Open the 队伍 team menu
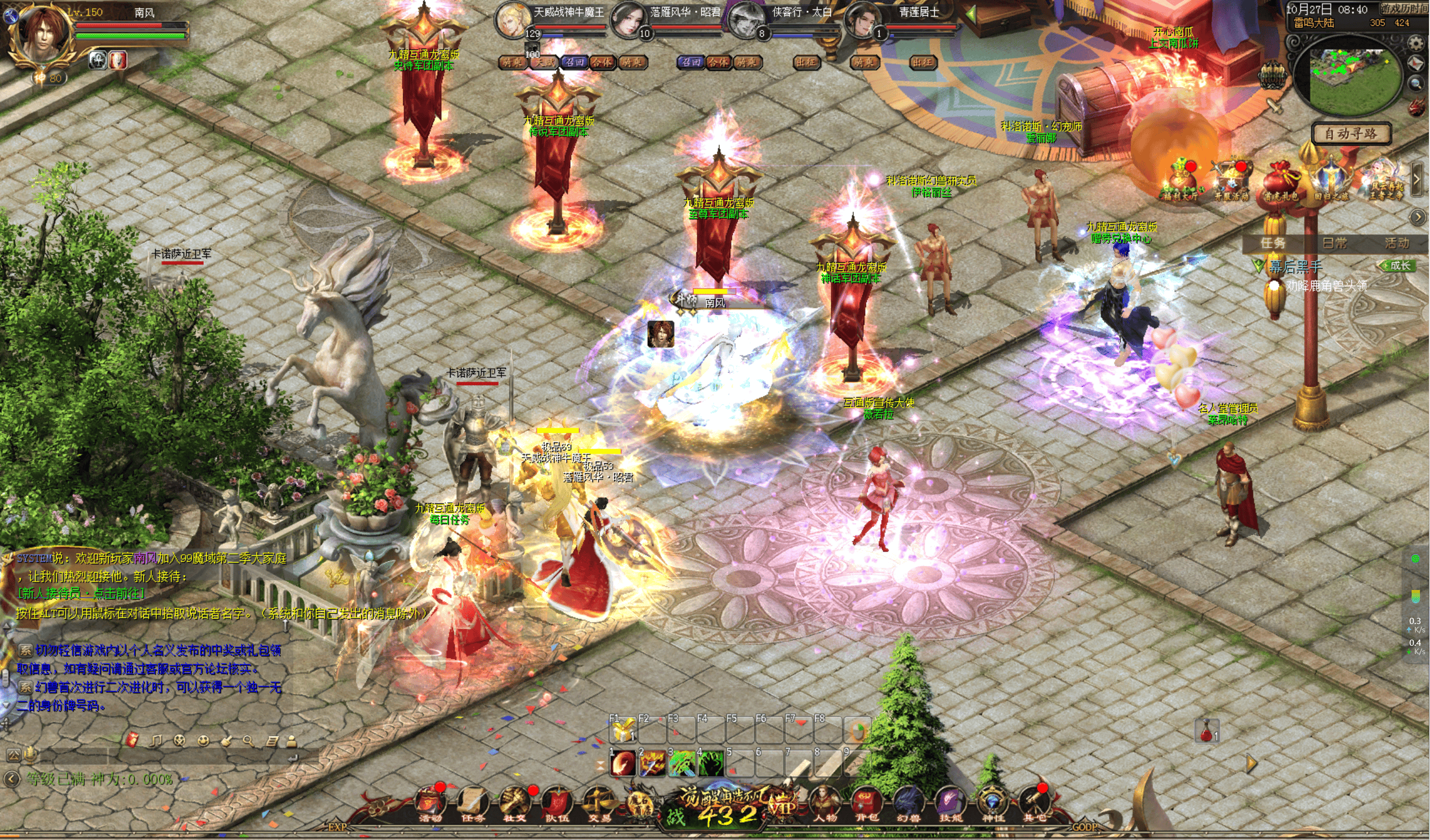 pos(557,803)
